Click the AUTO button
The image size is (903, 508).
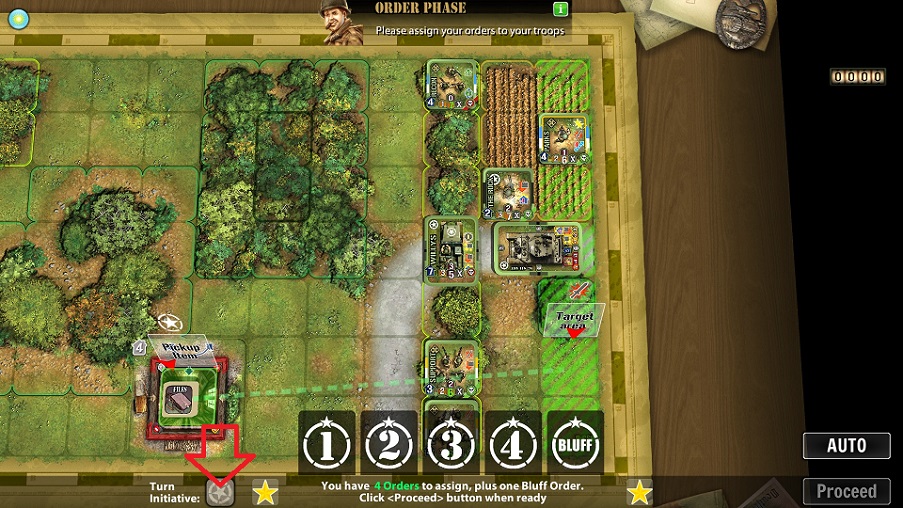846,446
